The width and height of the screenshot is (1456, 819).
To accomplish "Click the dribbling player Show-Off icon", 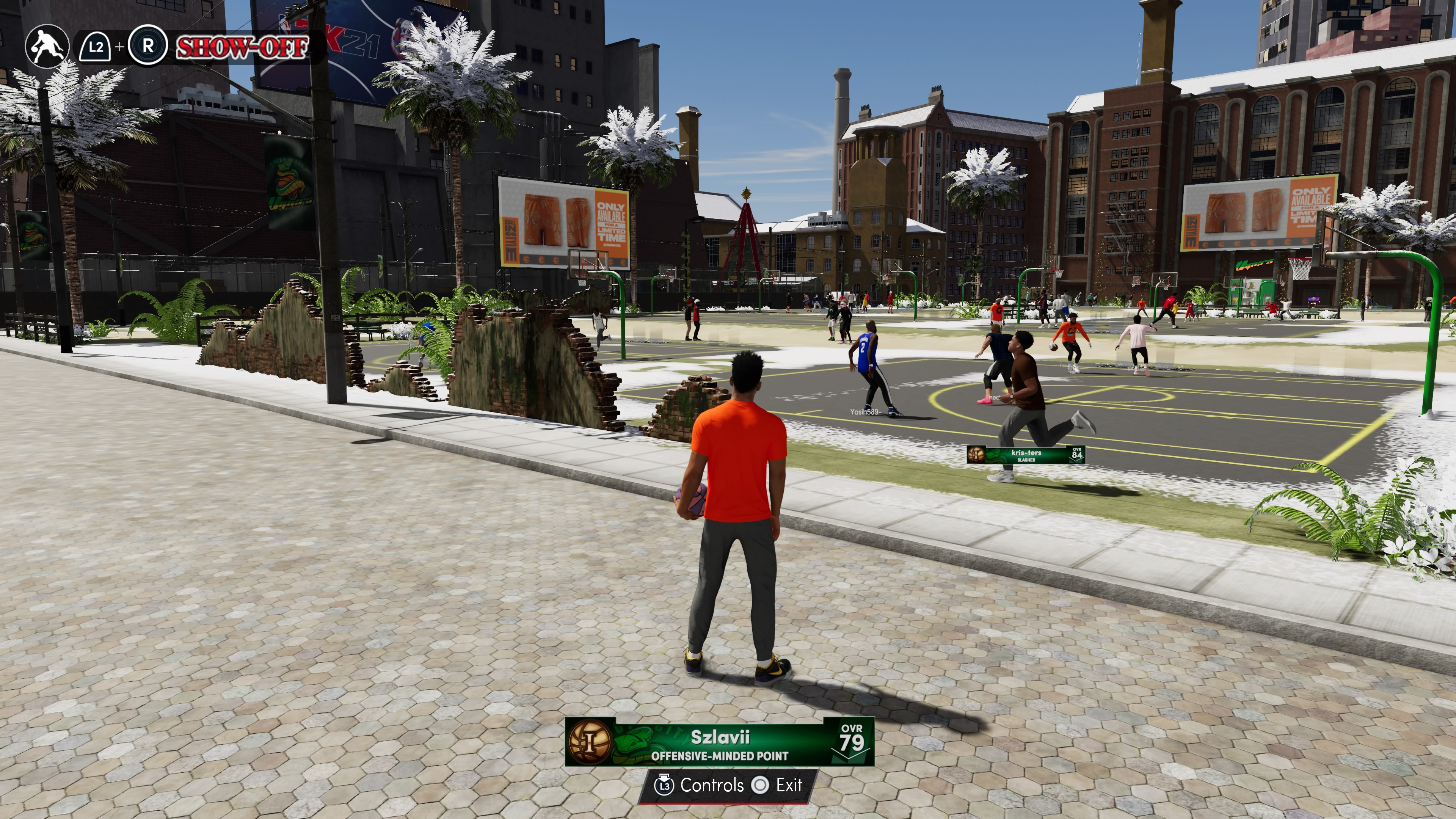I will [47, 46].
